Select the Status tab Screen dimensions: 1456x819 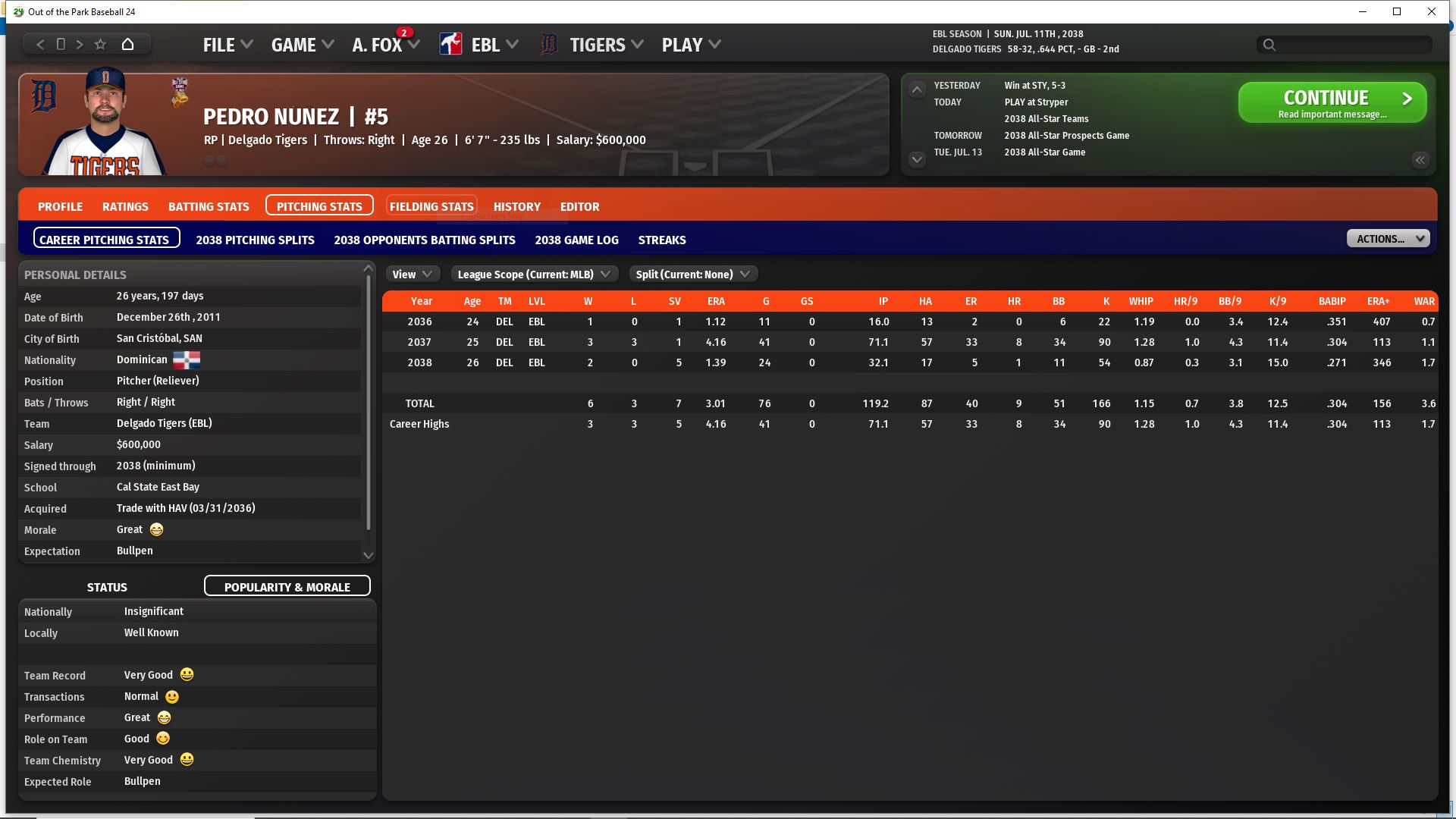pyautogui.click(x=107, y=587)
